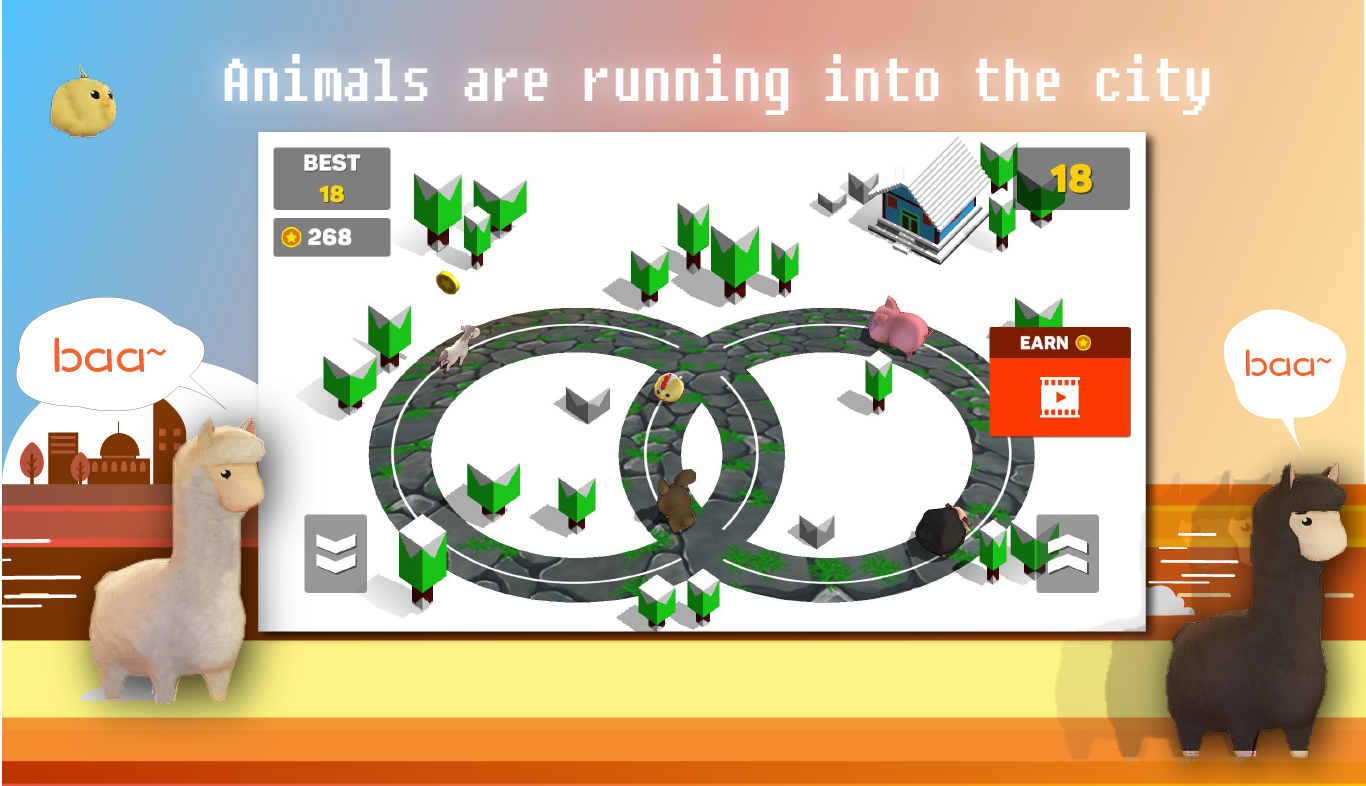This screenshot has height=786, width=1366.
Task: Open the BEST 18 score panel
Action: pos(331,177)
